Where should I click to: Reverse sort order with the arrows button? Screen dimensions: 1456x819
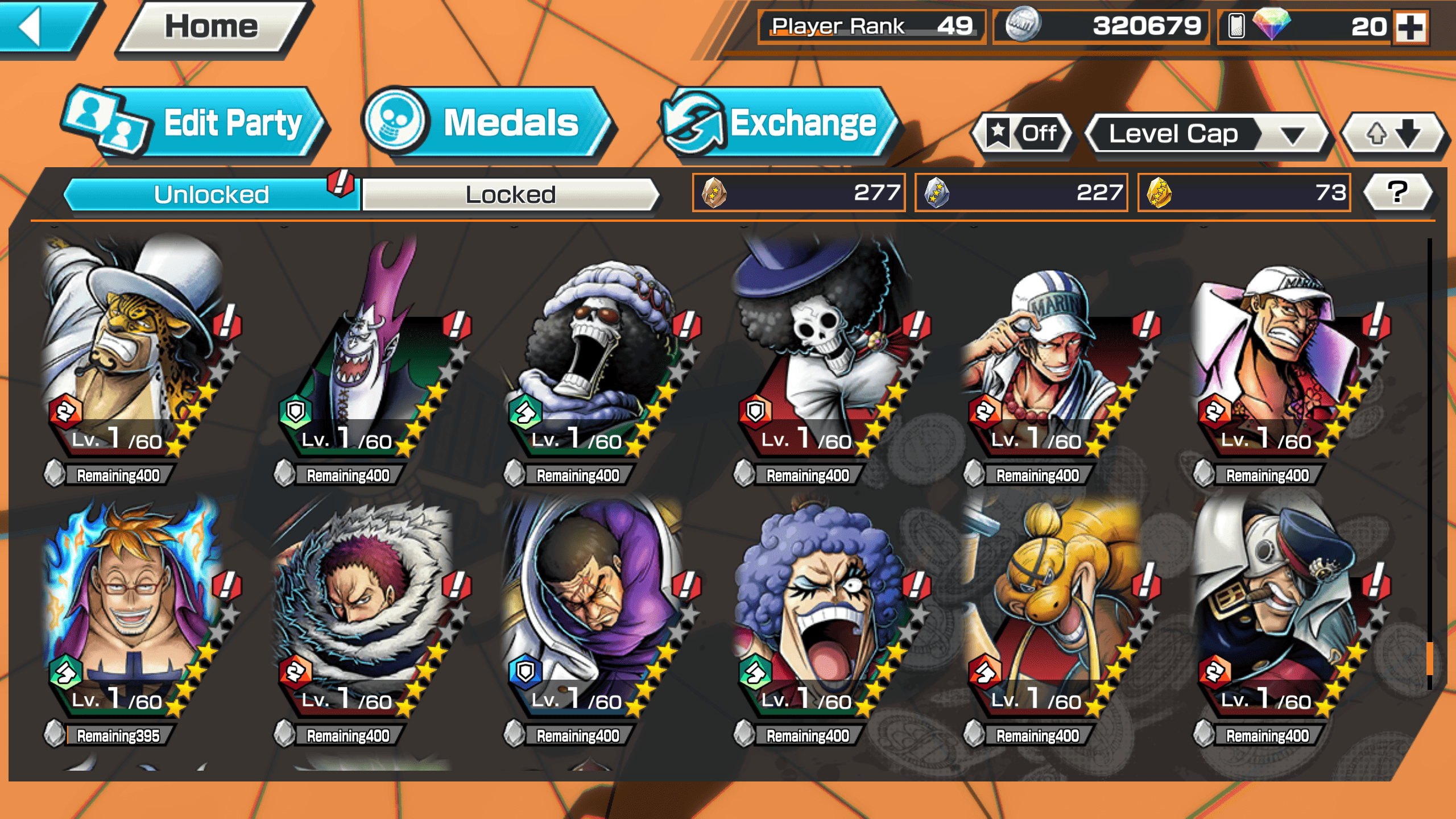tap(1392, 134)
